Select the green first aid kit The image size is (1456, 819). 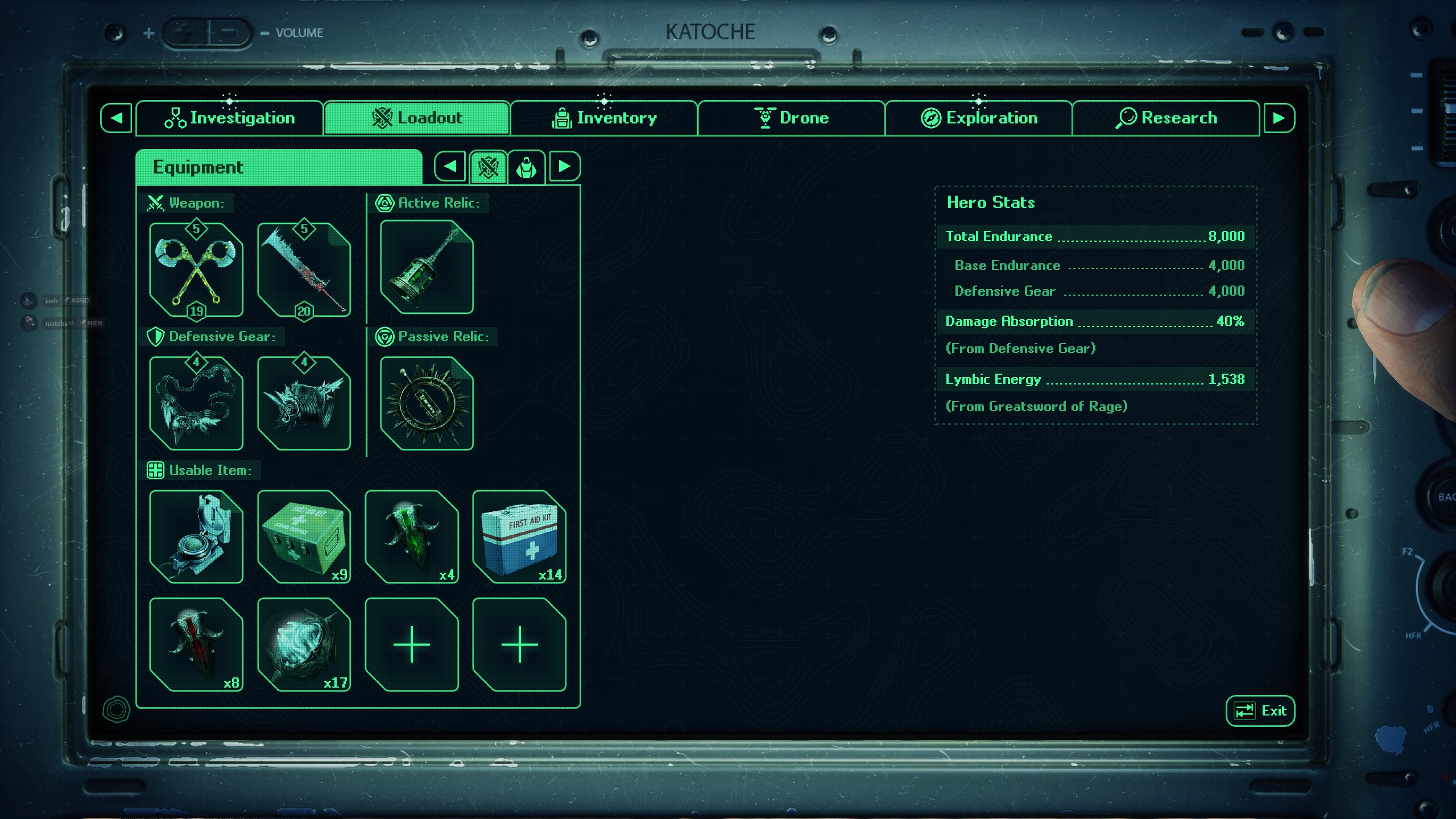[304, 537]
